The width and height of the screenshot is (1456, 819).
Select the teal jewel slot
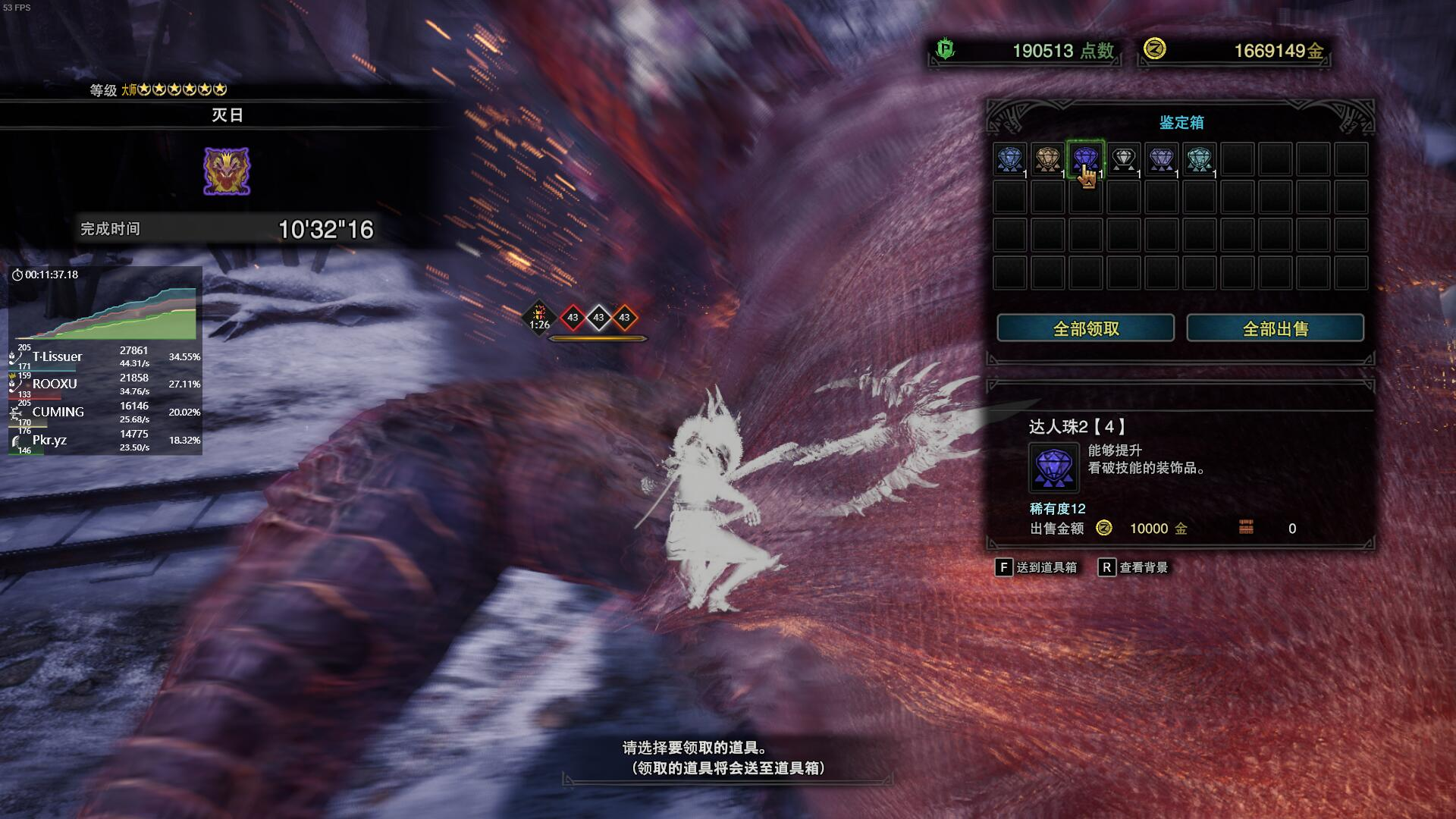click(1199, 159)
